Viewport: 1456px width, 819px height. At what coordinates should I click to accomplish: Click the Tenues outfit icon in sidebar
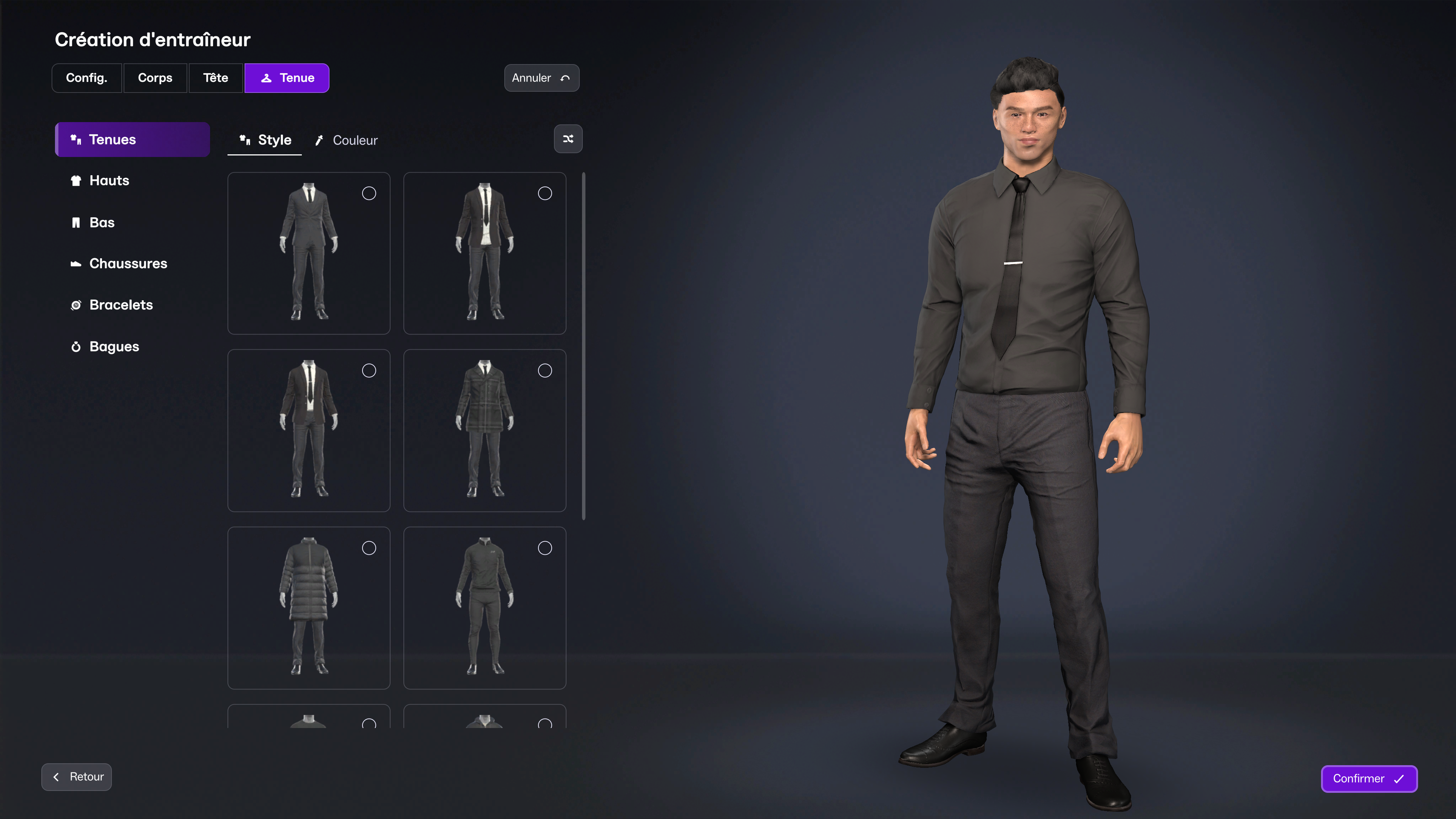[x=76, y=139]
